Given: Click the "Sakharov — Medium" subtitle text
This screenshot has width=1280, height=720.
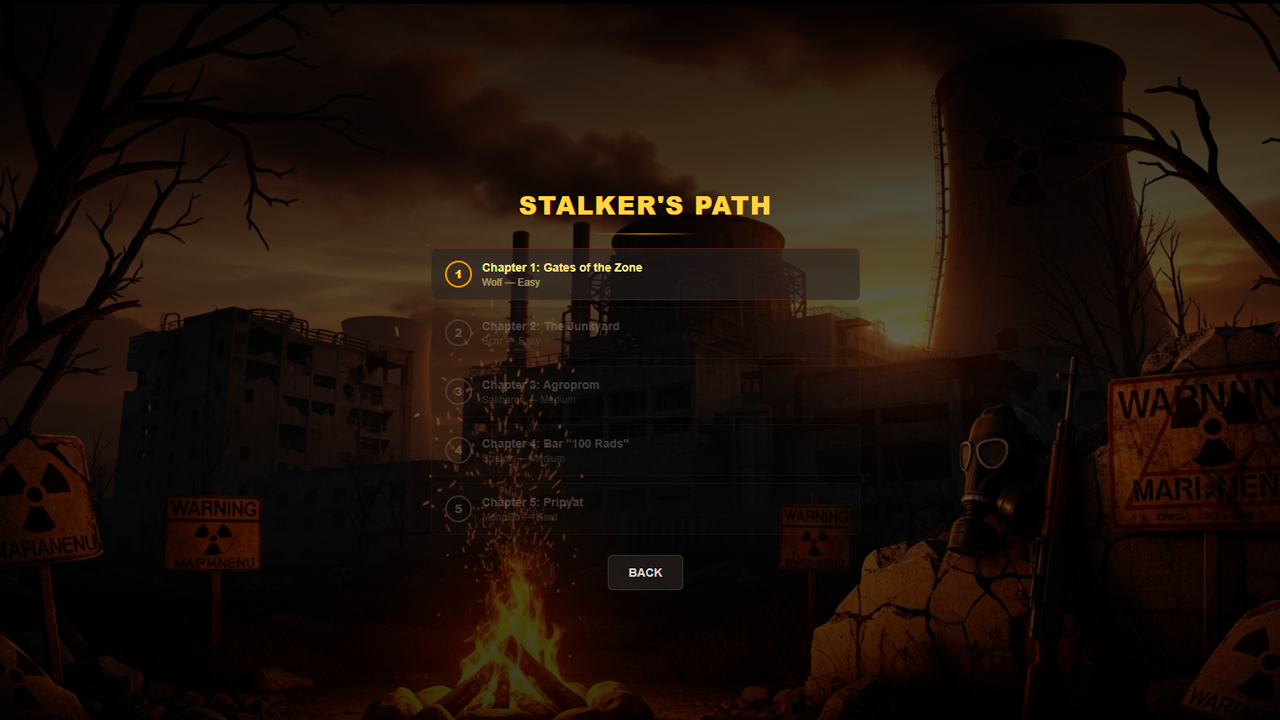Looking at the screenshot, I should (527, 399).
